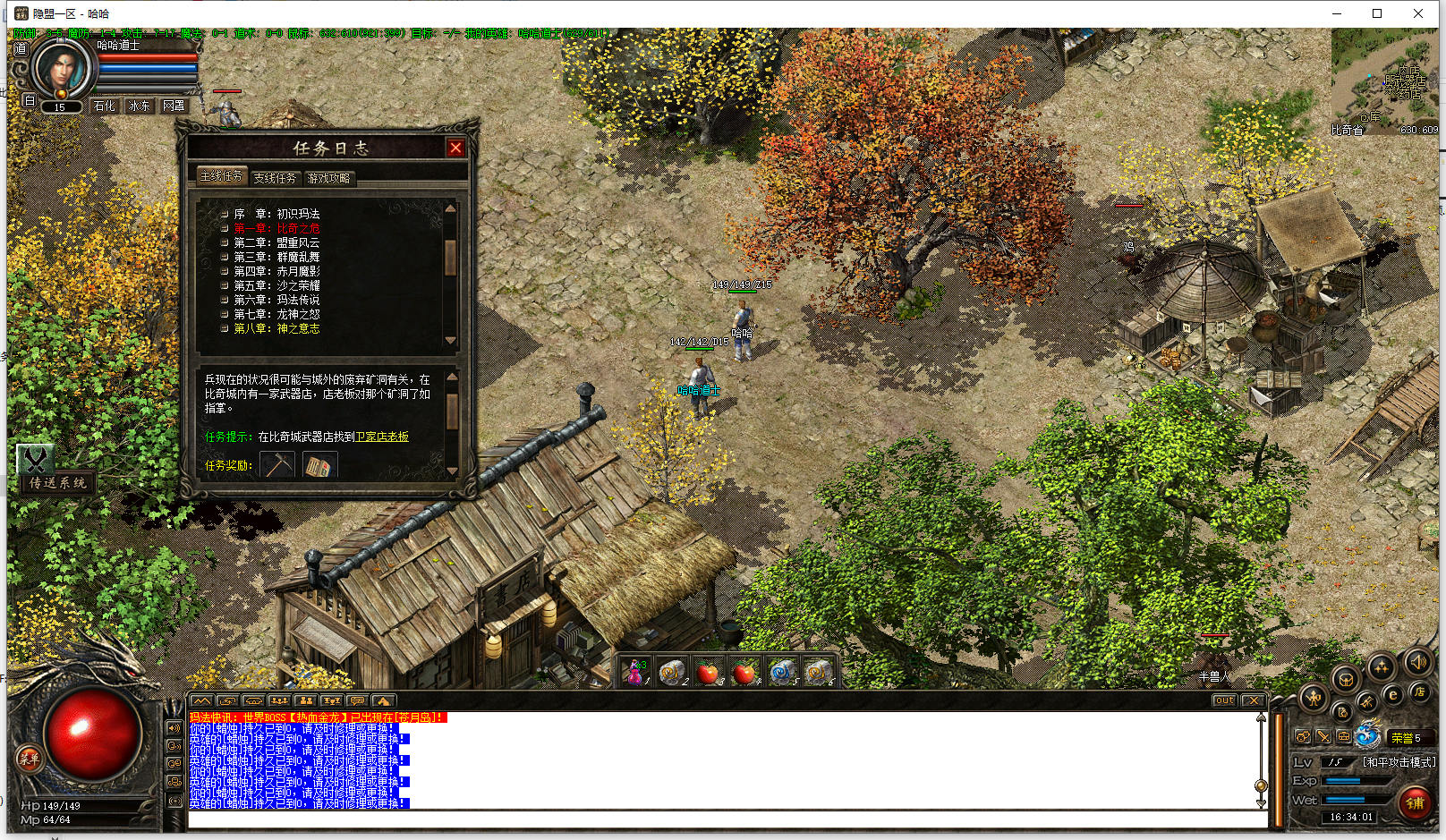Use the pink potion in hotbar slot 1
This screenshot has height=840, width=1446.
tap(635, 672)
